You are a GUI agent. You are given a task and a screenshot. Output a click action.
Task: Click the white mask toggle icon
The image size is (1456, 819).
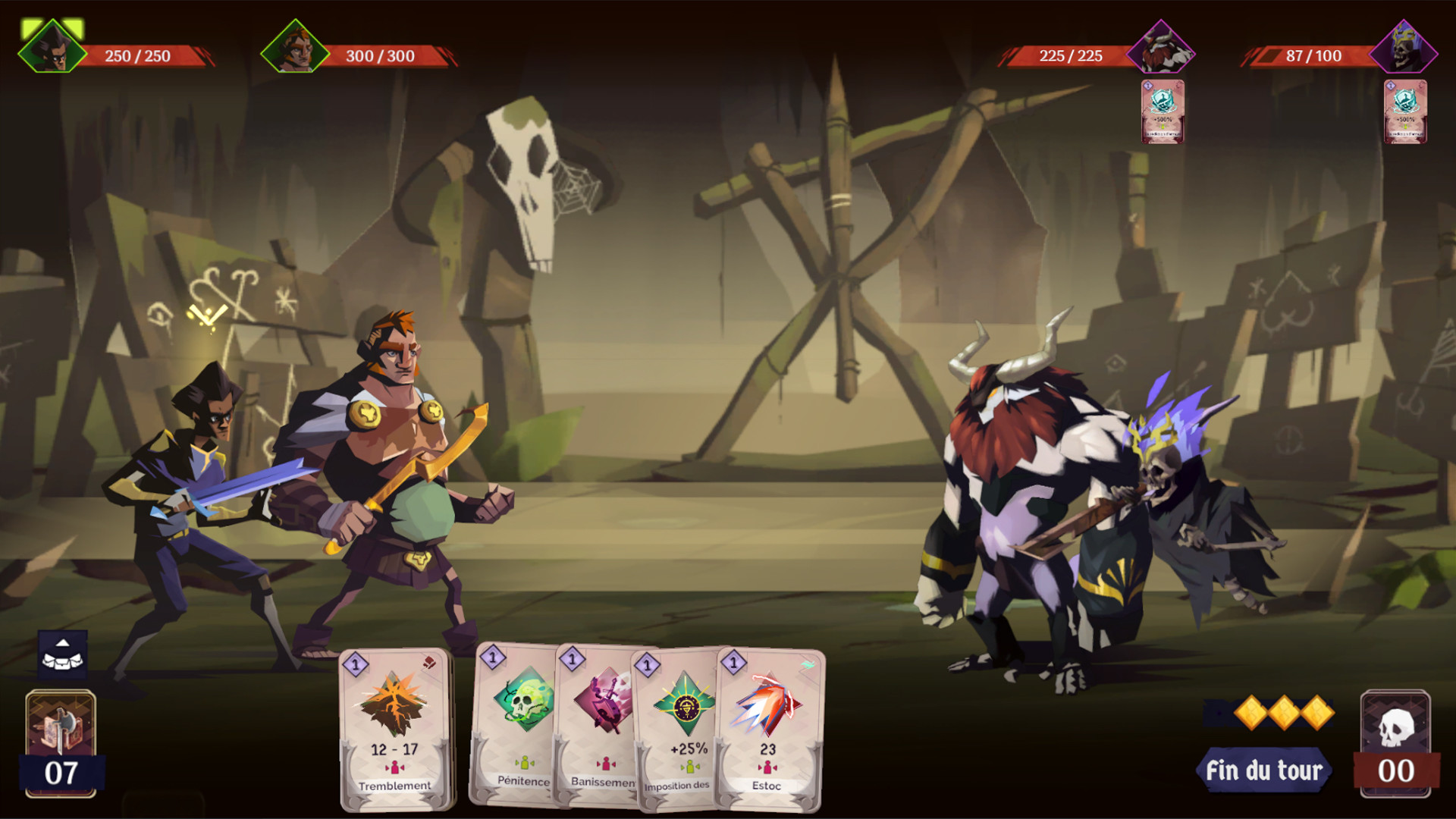63,654
